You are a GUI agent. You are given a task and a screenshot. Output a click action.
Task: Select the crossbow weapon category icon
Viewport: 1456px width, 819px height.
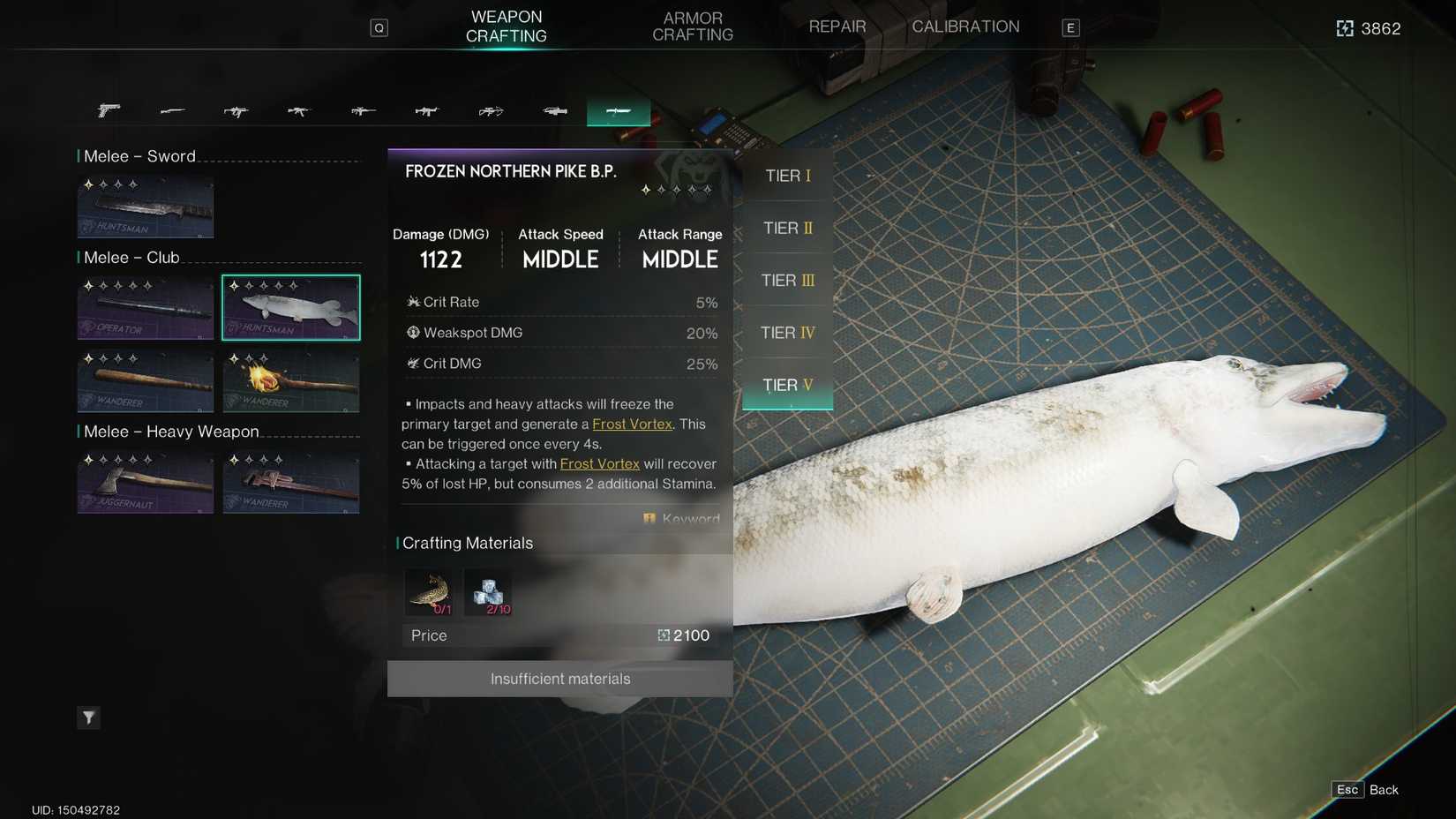(x=491, y=111)
